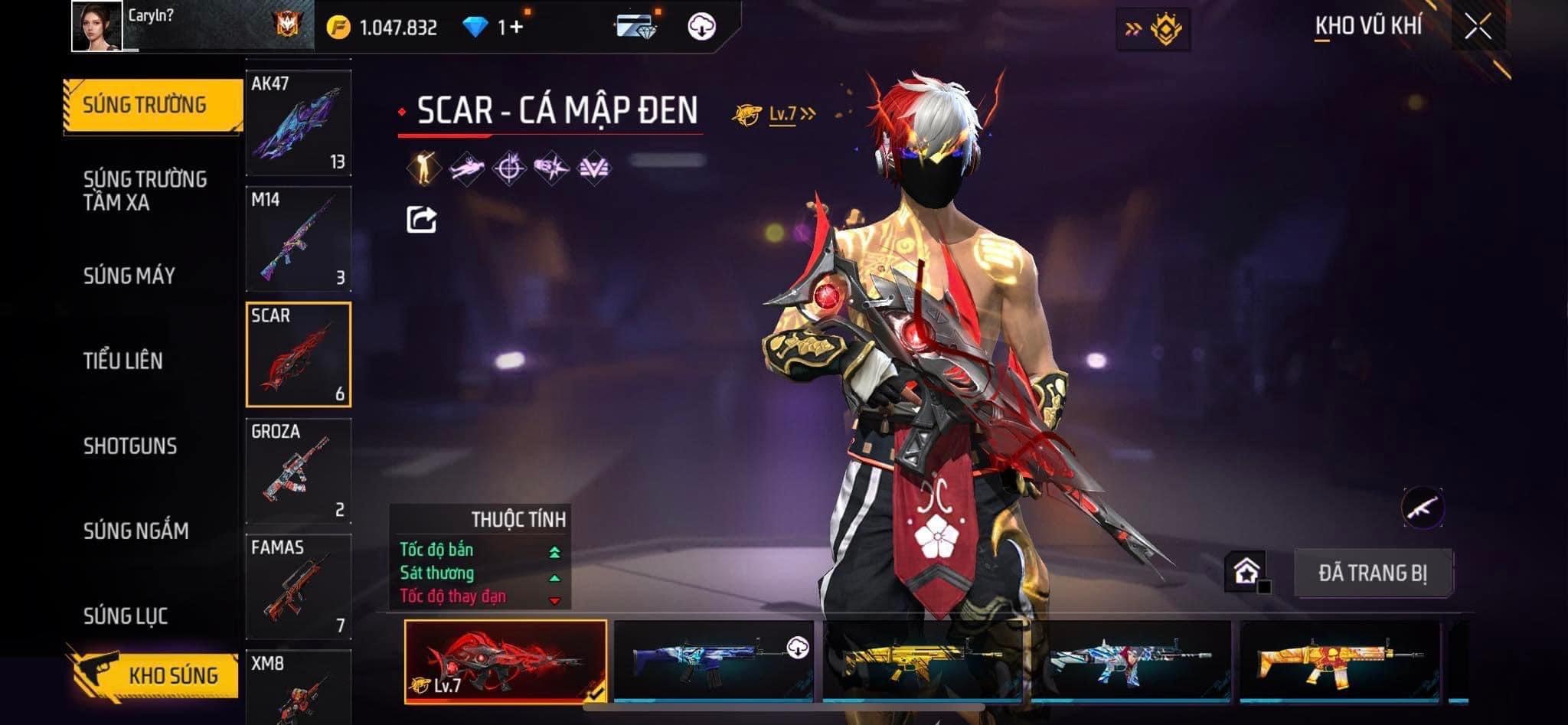Image resolution: width=1568 pixels, height=725 pixels.
Task: Open the Súng Lục category
Action: point(126,616)
